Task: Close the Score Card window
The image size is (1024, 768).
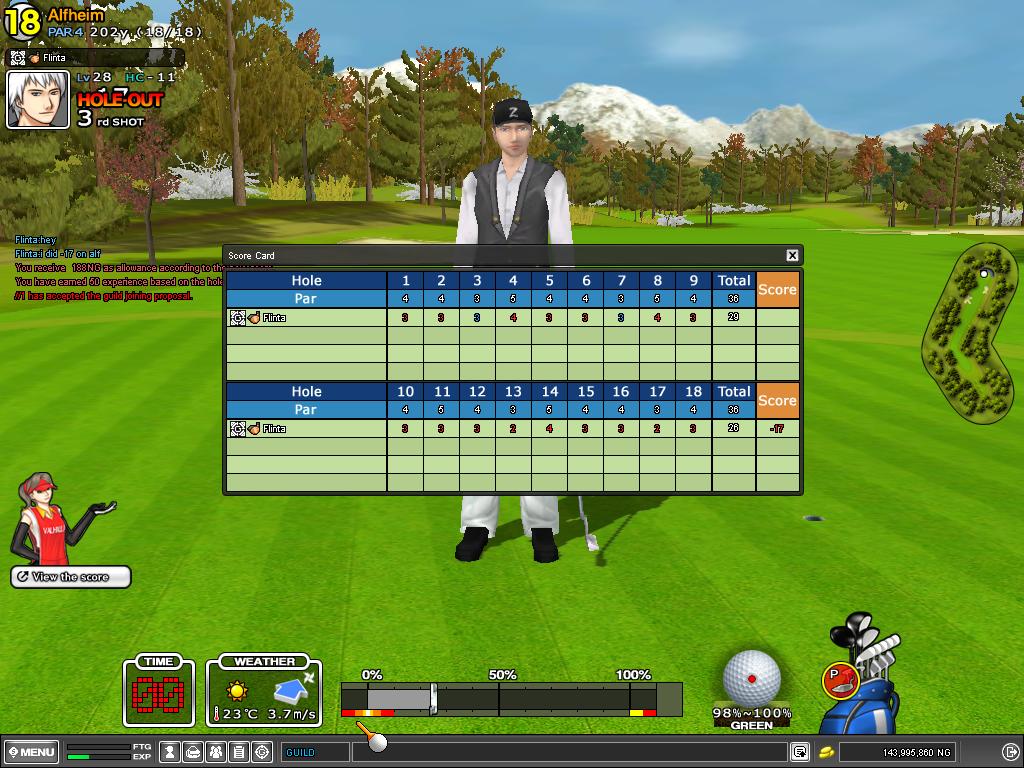Action: coord(792,255)
